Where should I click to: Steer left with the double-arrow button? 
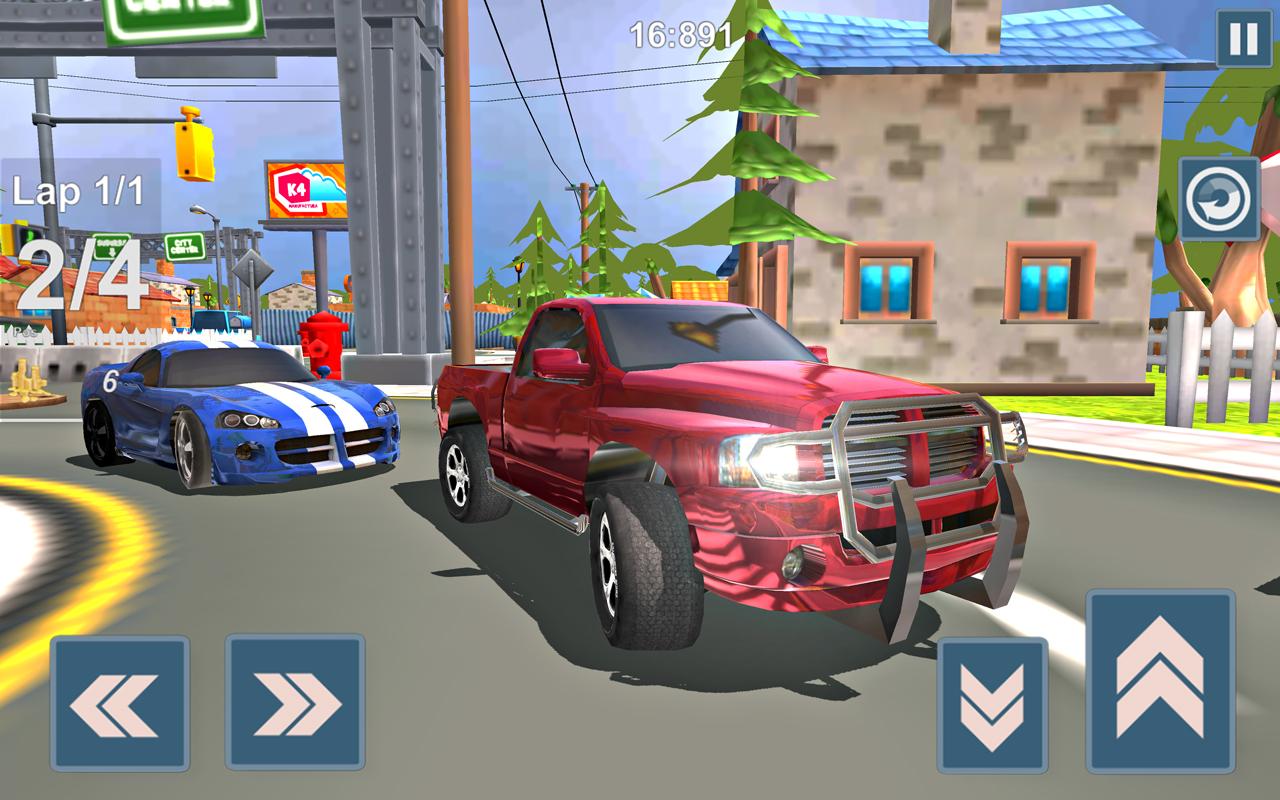(x=120, y=703)
